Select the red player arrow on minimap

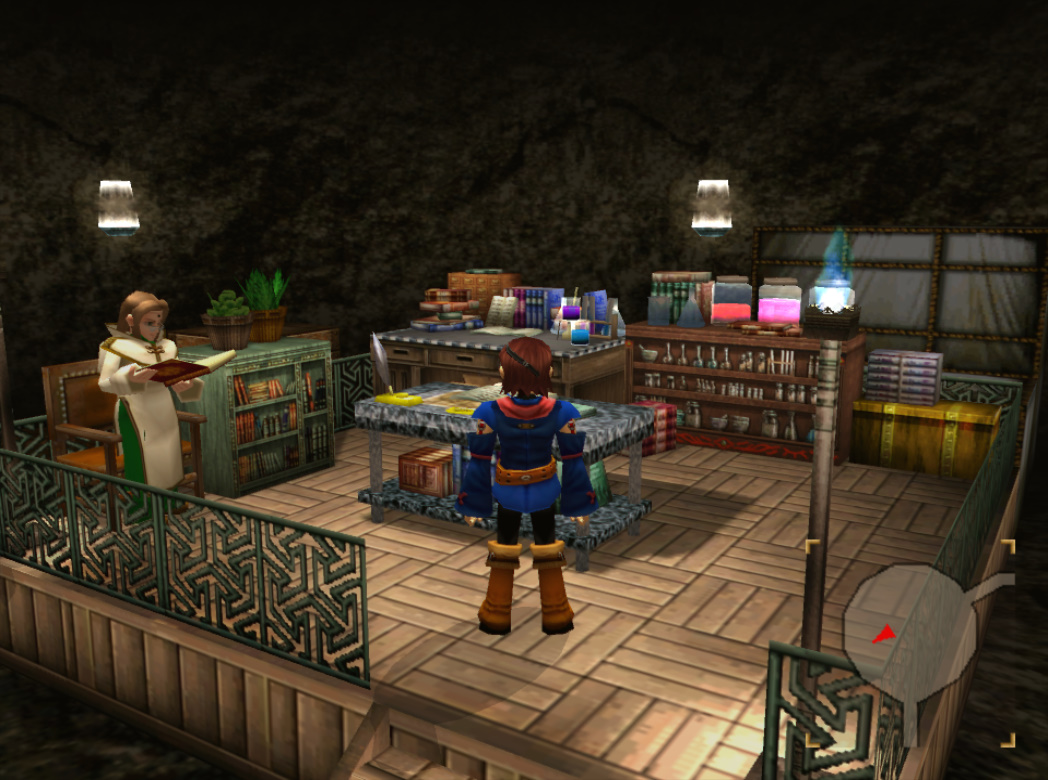(882, 635)
